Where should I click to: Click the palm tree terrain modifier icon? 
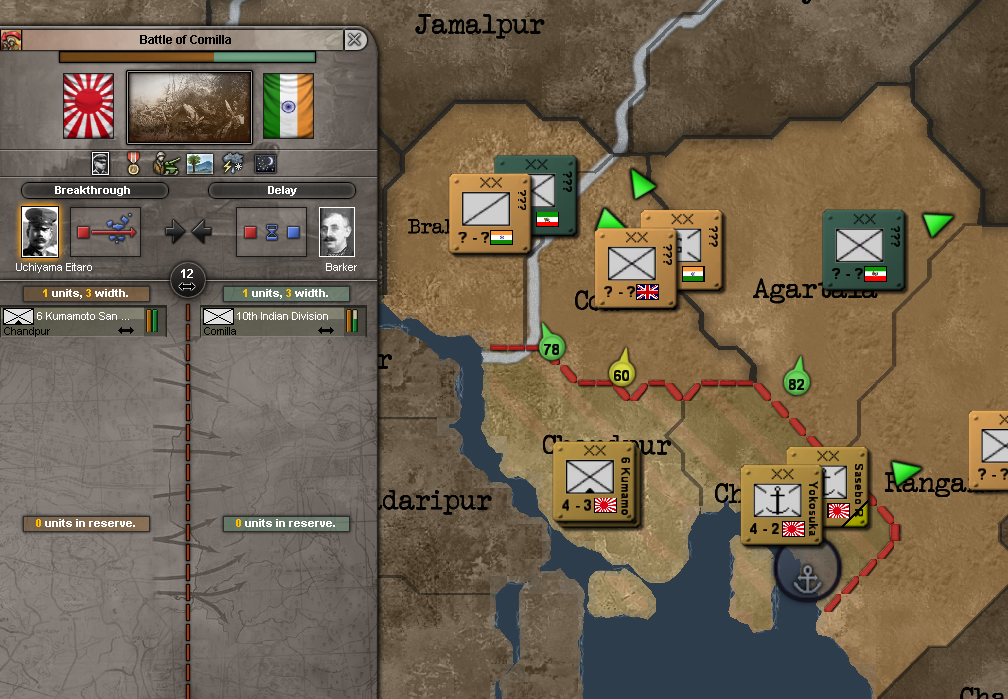[x=200, y=163]
